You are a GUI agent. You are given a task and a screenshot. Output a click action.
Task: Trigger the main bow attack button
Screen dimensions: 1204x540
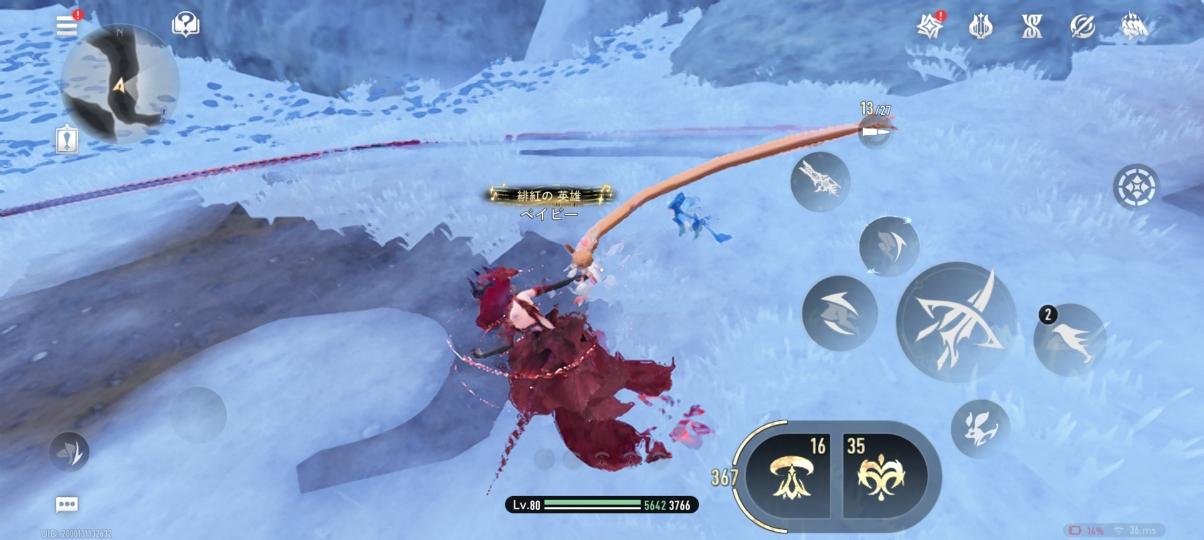(957, 322)
